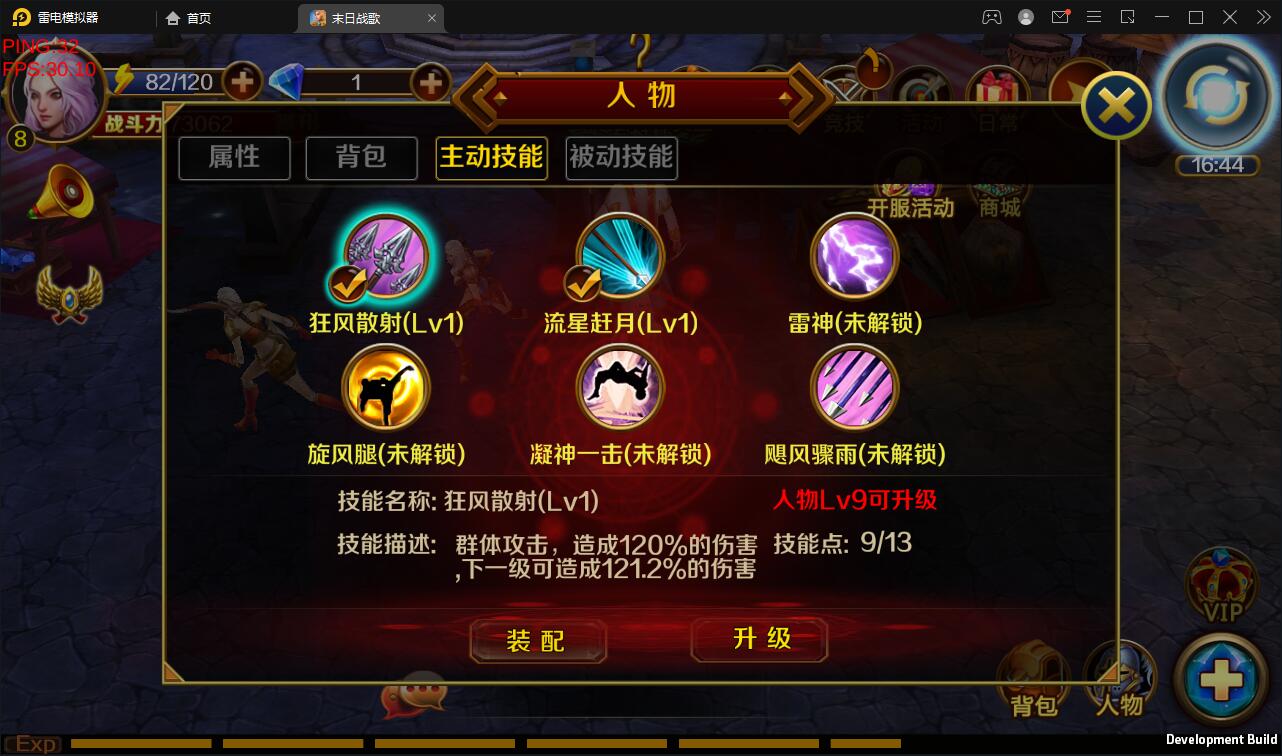The width and height of the screenshot is (1282, 756).
Task: Click the 升级 upgrade button
Action: [759, 641]
